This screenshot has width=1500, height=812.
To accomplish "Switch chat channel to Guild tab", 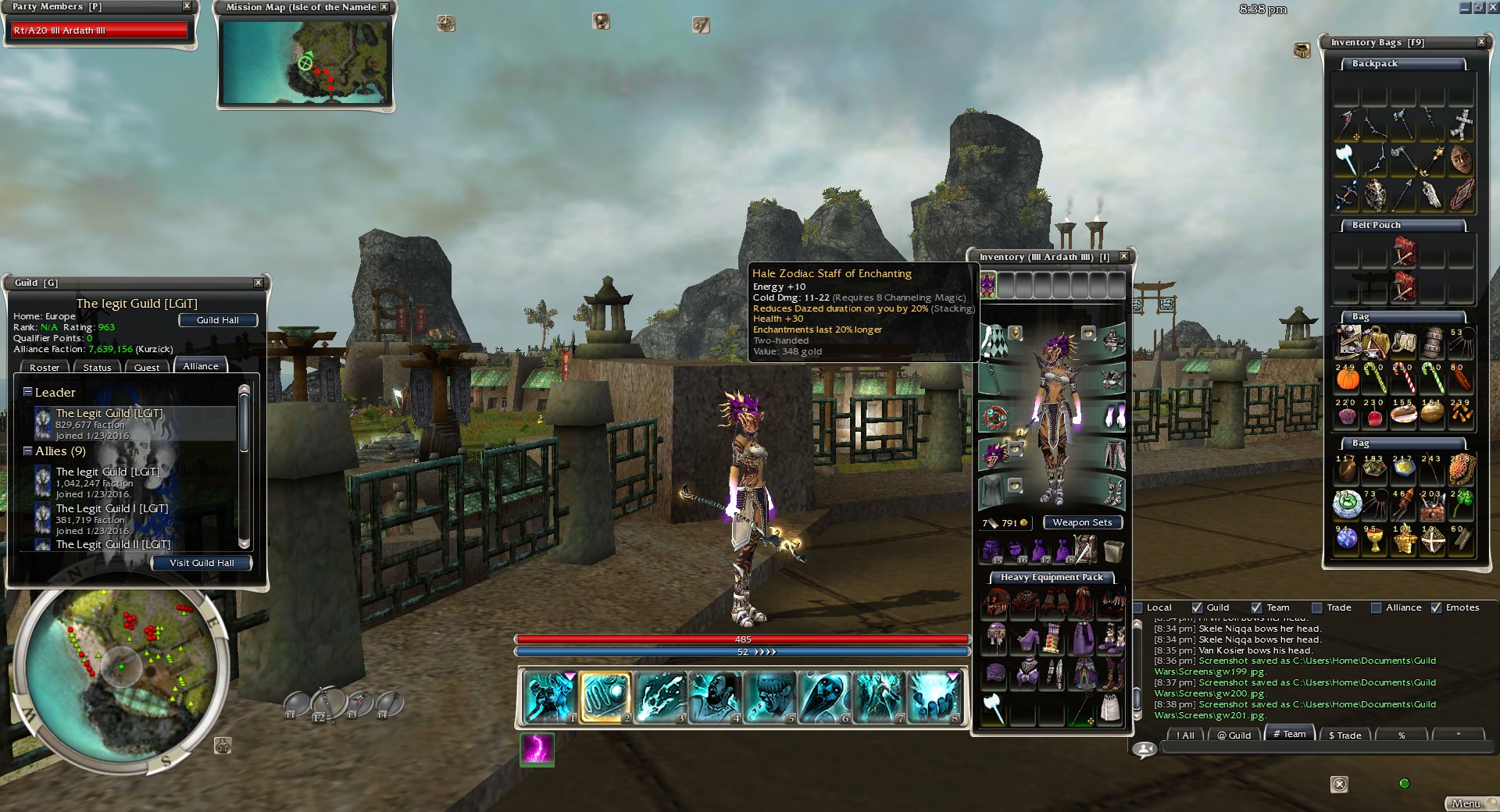I will (x=1234, y=735).
